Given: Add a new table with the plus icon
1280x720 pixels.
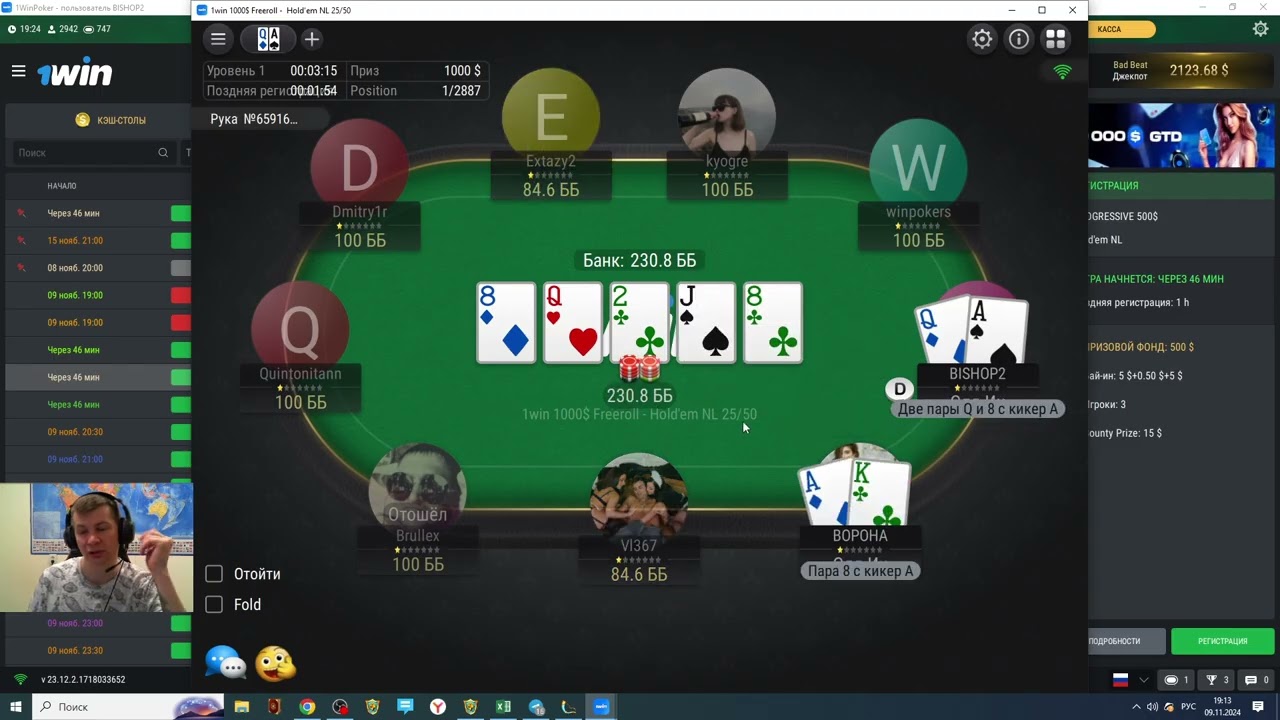Looking at the screenshot, I should click(311, 38).
